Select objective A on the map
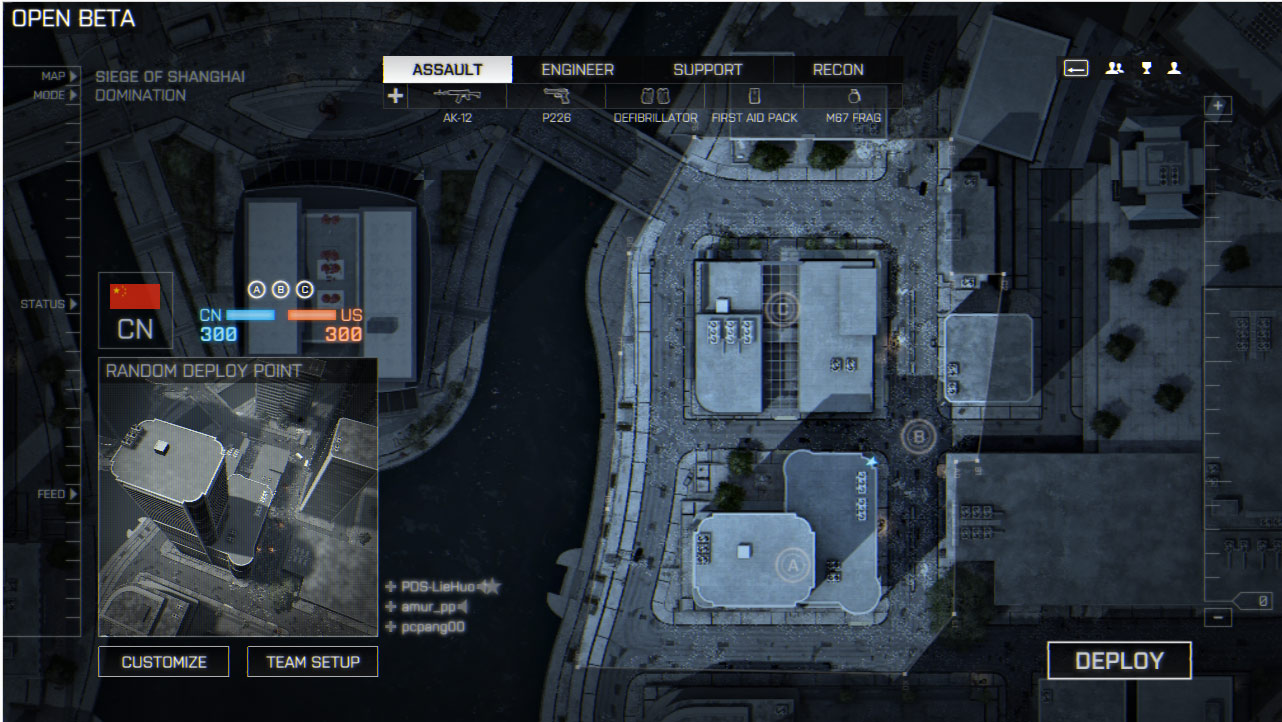 click(792, 566)
